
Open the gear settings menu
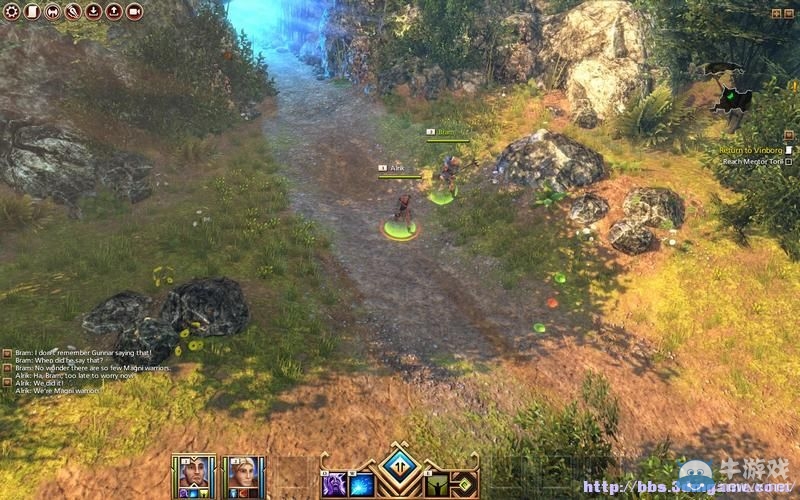click(11, 12)
